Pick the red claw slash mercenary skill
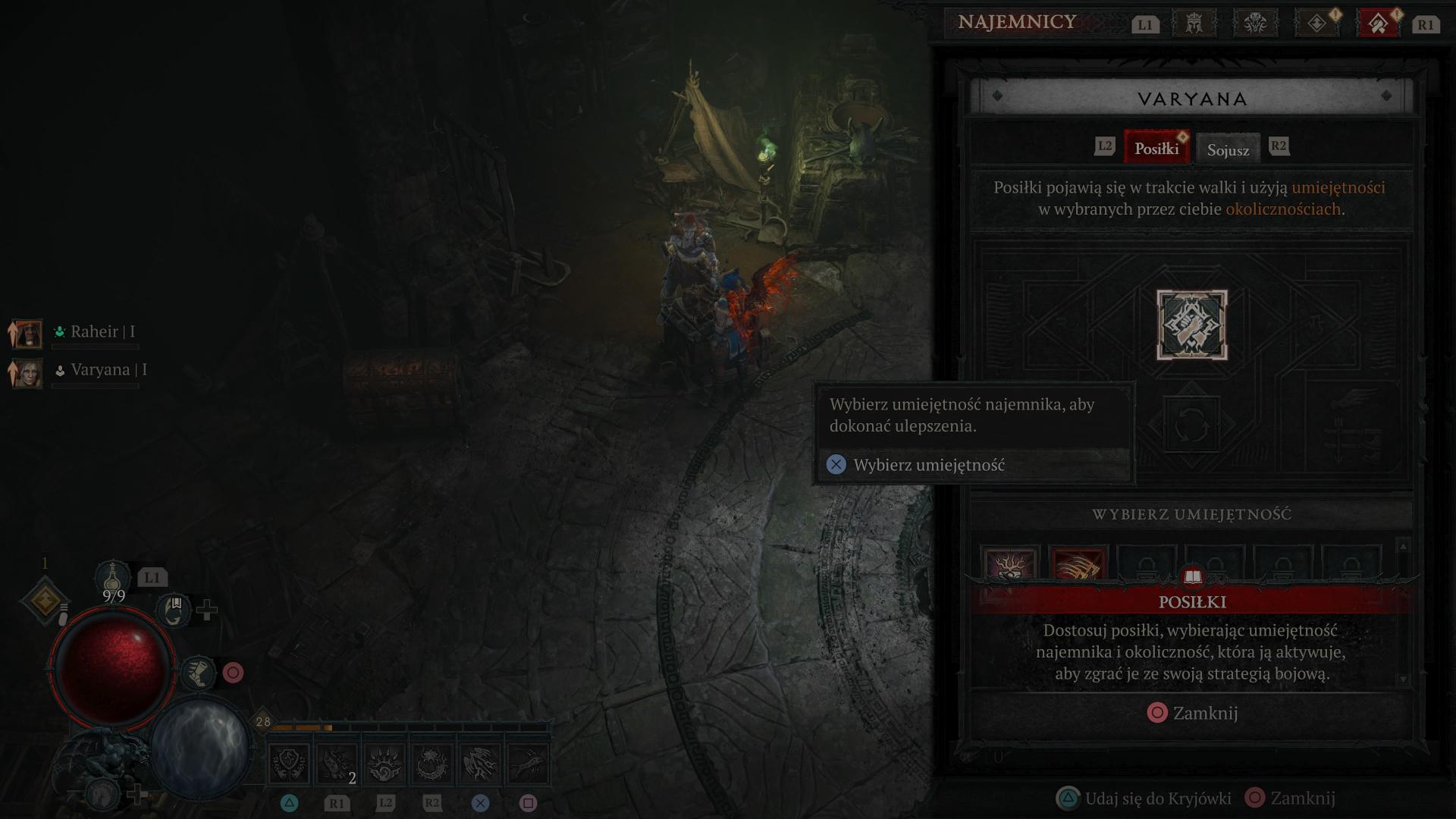This screenshot has width=1456, height=819. click(x=1078, y=565)
